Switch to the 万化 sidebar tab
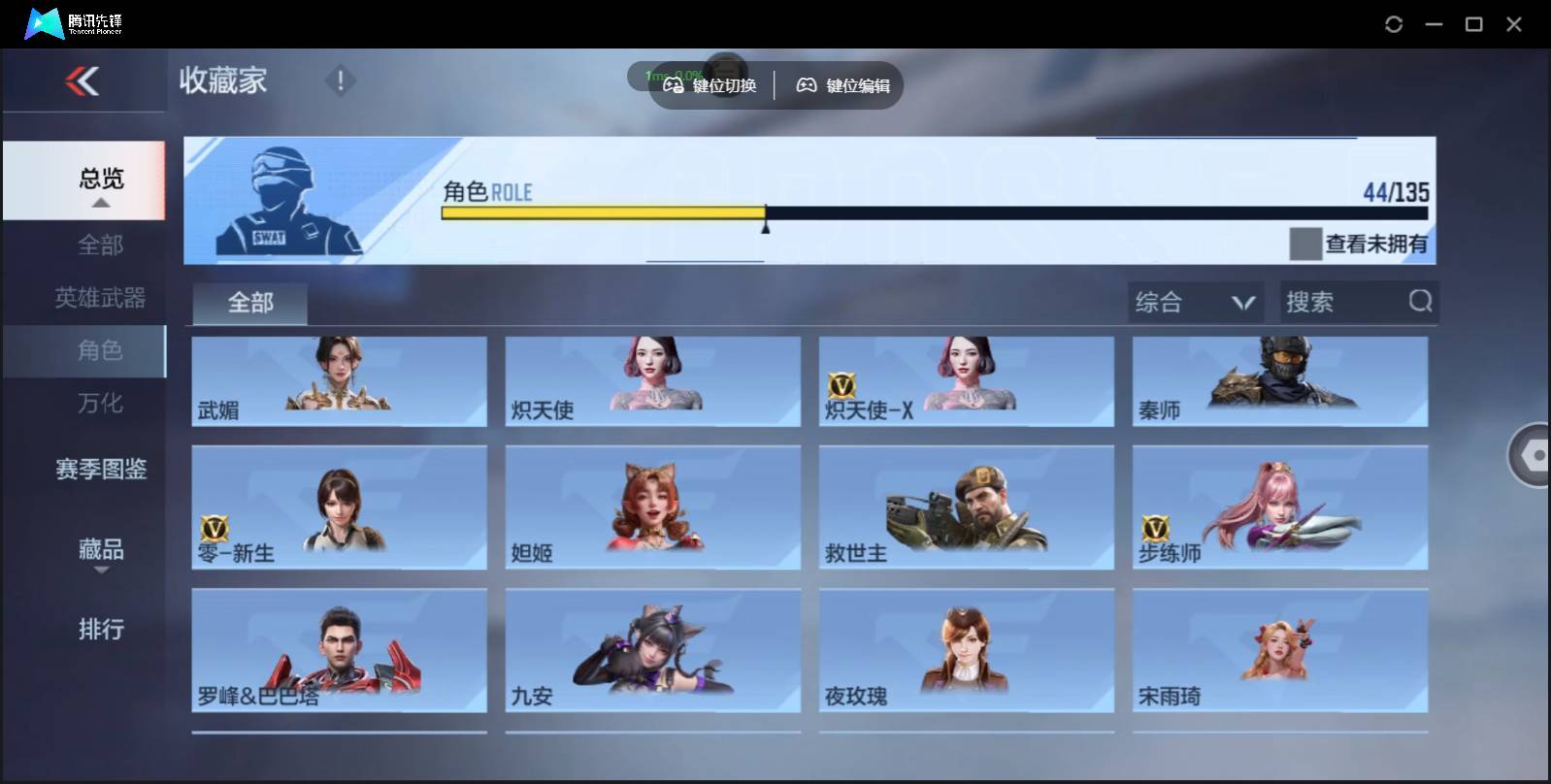1551x784 pixels. coord(100,404)
